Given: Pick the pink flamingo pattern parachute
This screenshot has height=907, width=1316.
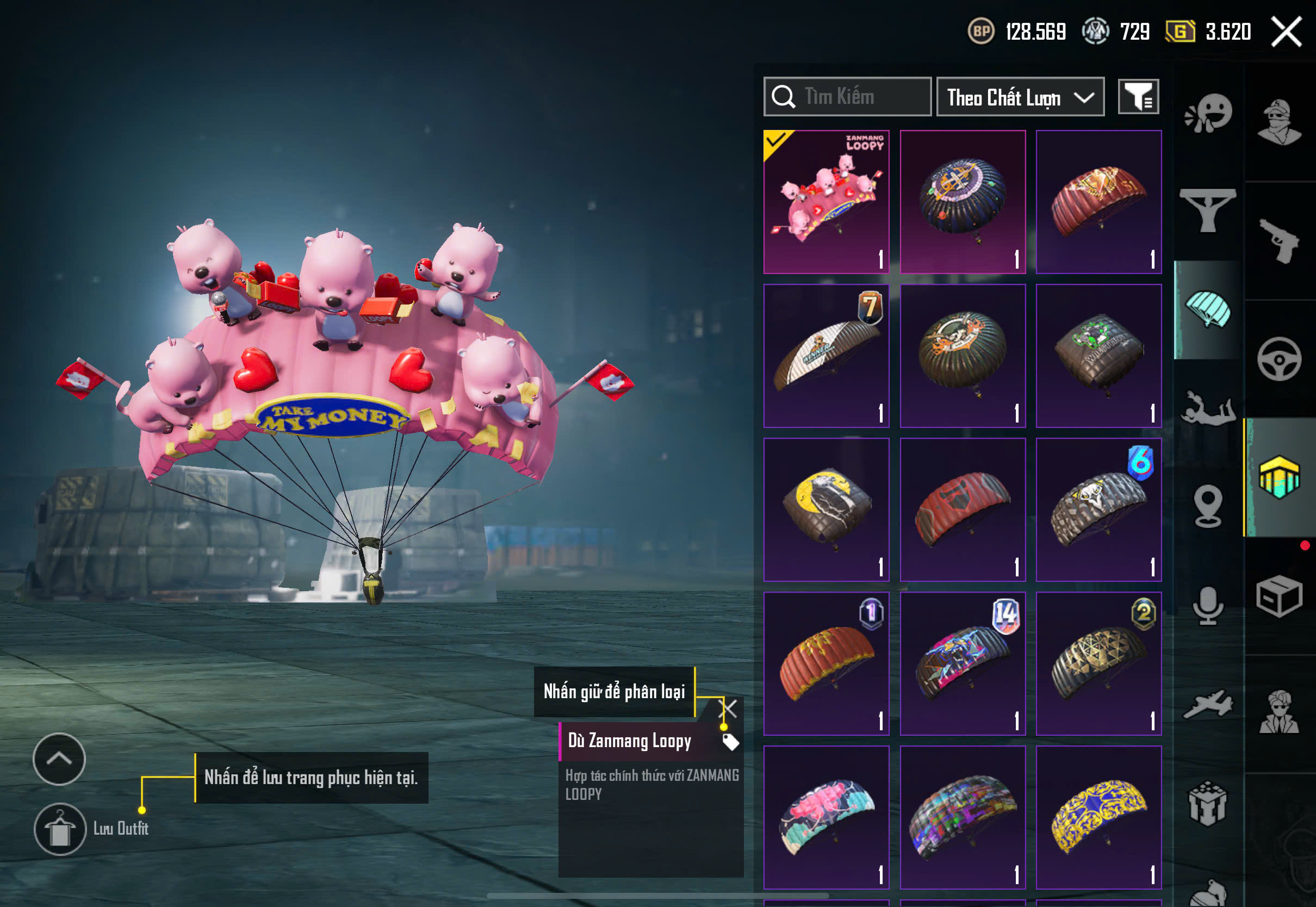Looking at the screenshot, I should (825, 817).
